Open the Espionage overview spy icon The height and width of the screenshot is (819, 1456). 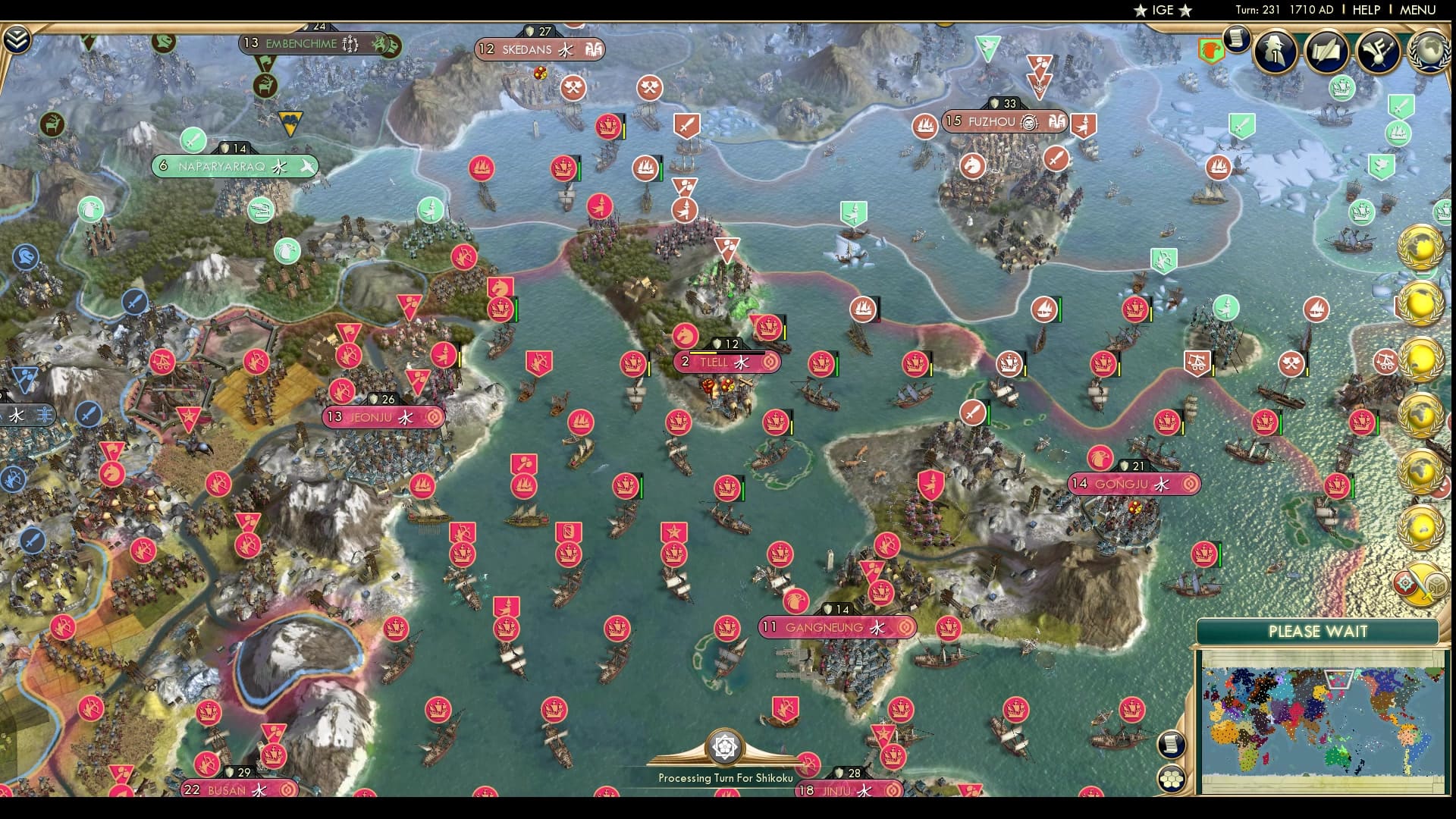(1275, 53)
